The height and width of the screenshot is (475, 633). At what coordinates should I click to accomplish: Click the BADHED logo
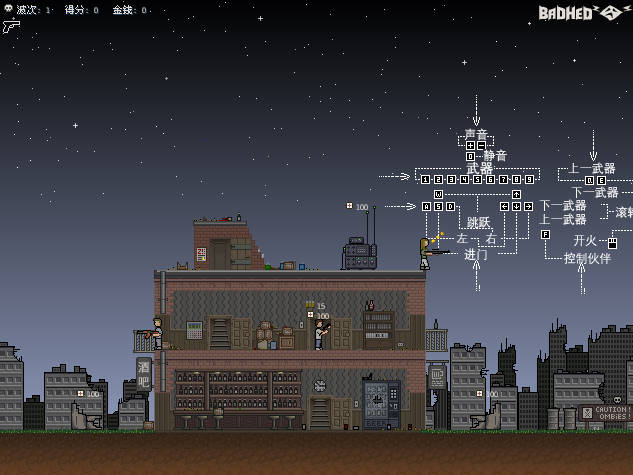click(x=581, y=12)
